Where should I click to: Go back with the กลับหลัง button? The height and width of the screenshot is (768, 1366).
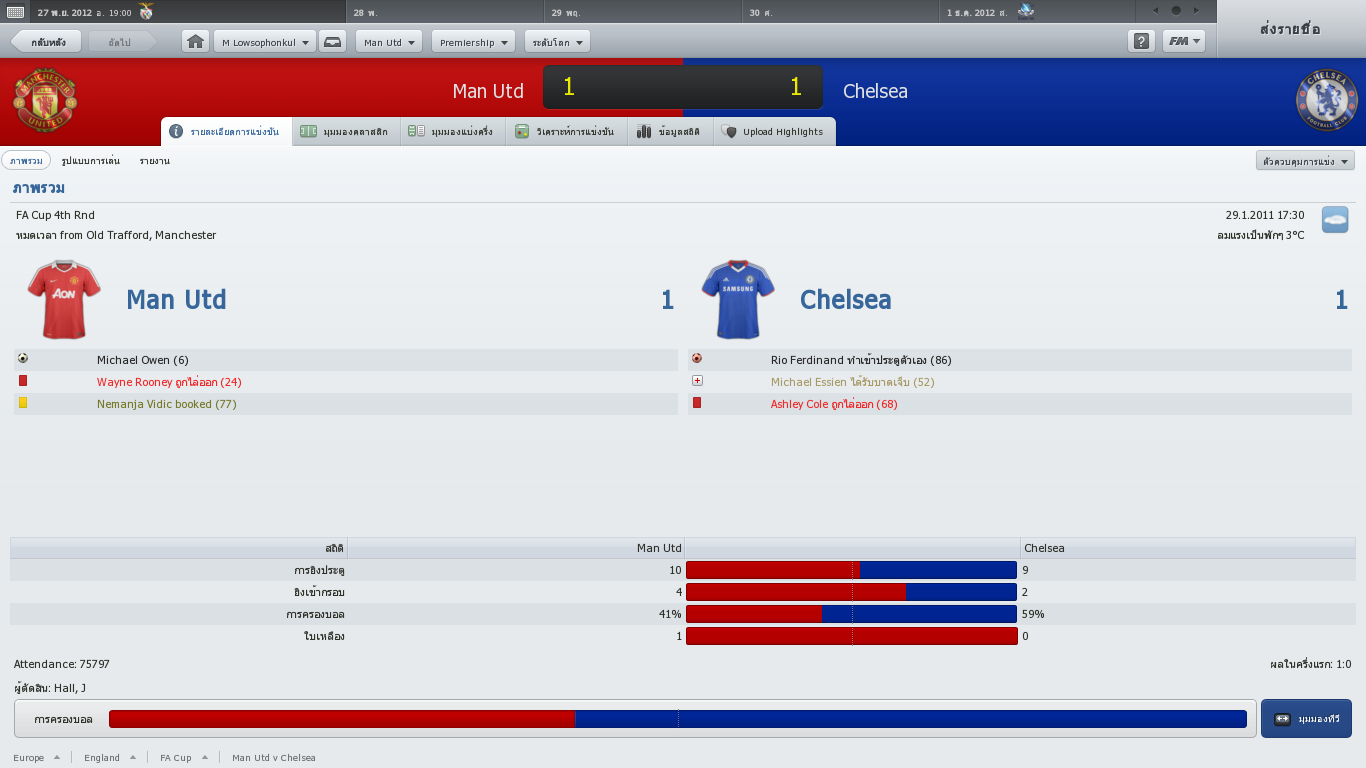(46, 42)
